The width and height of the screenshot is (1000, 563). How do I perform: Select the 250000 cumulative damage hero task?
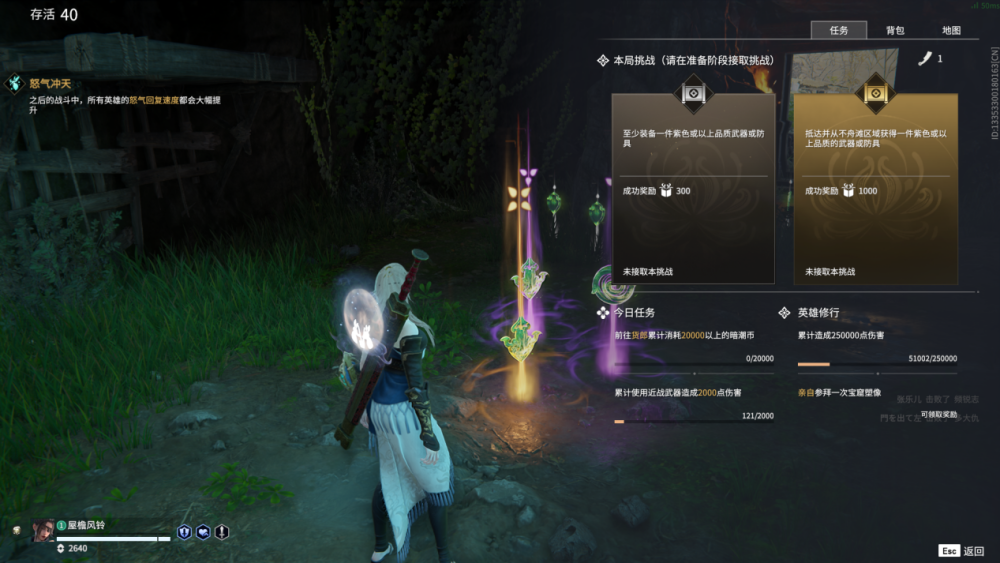point(876,346)
